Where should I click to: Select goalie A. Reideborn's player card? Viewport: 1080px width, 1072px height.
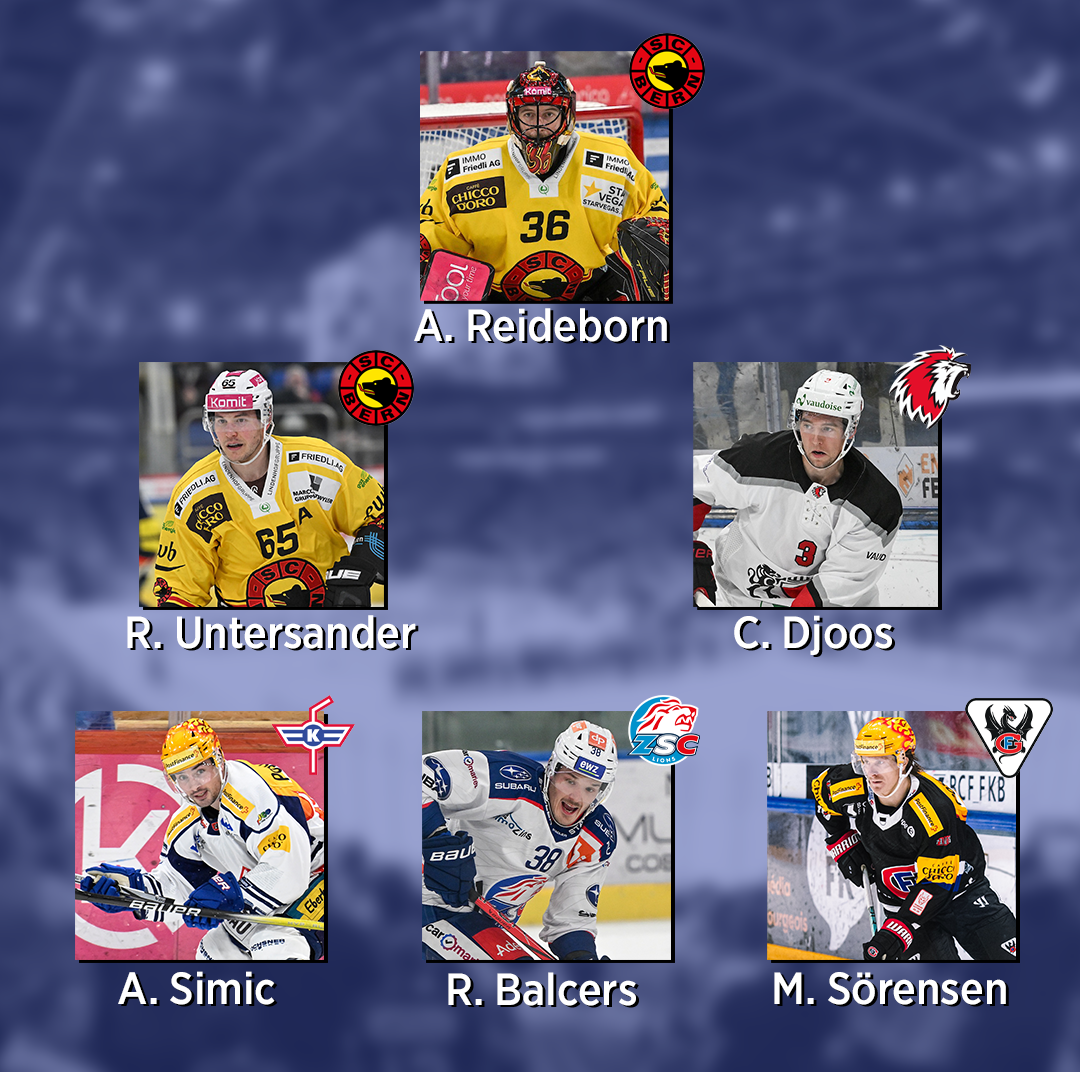(545, 177)
